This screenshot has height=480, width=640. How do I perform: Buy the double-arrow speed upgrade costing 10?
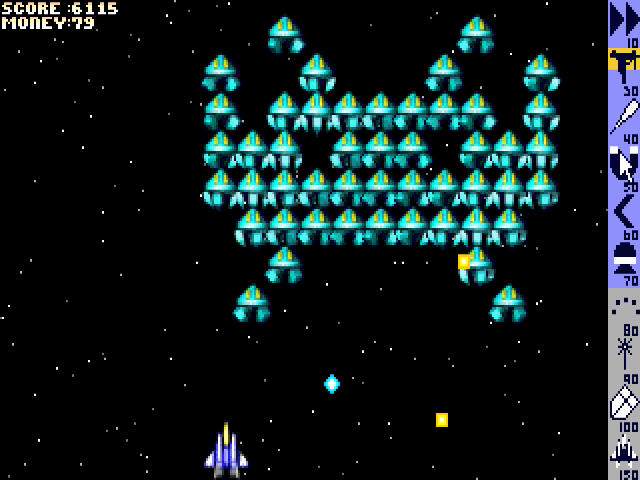pyautogui.click(x=623, y=20)
